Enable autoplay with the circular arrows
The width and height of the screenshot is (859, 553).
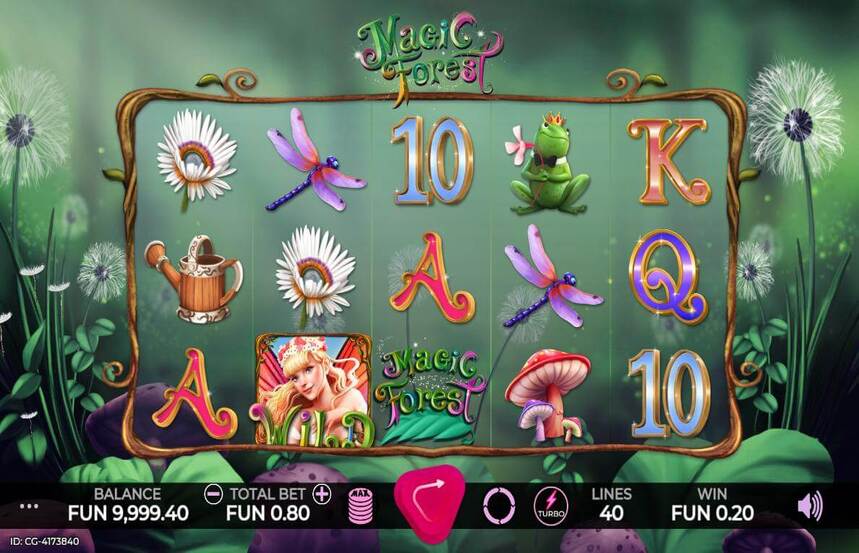click(x=498, y=506)
